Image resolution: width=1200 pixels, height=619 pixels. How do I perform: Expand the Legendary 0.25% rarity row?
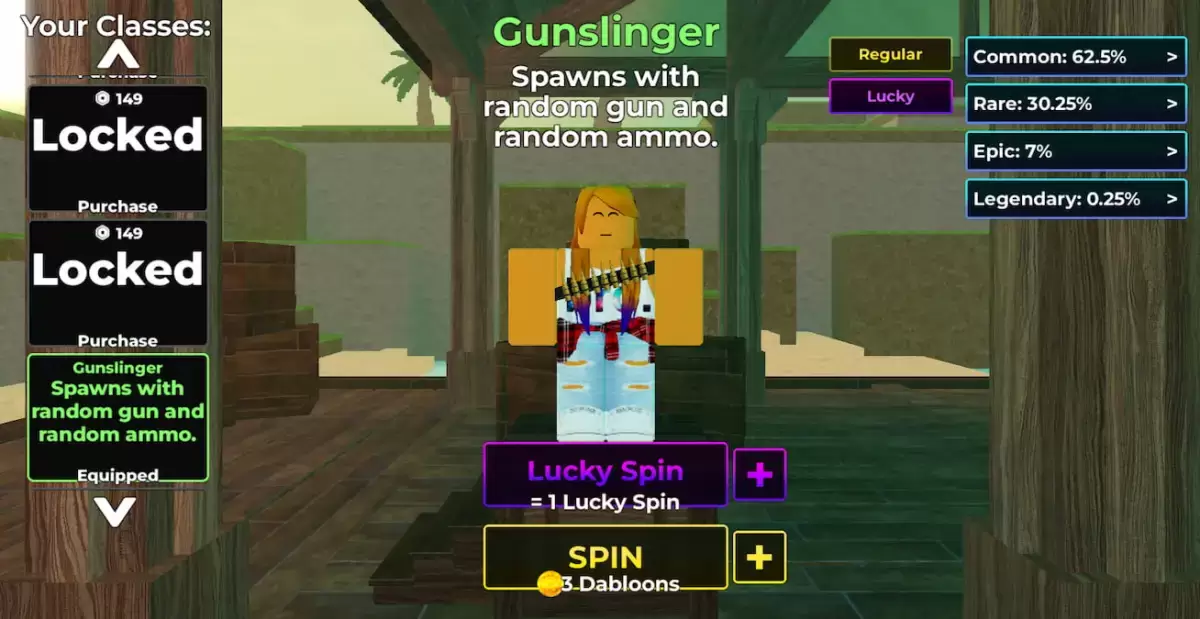1075,199
